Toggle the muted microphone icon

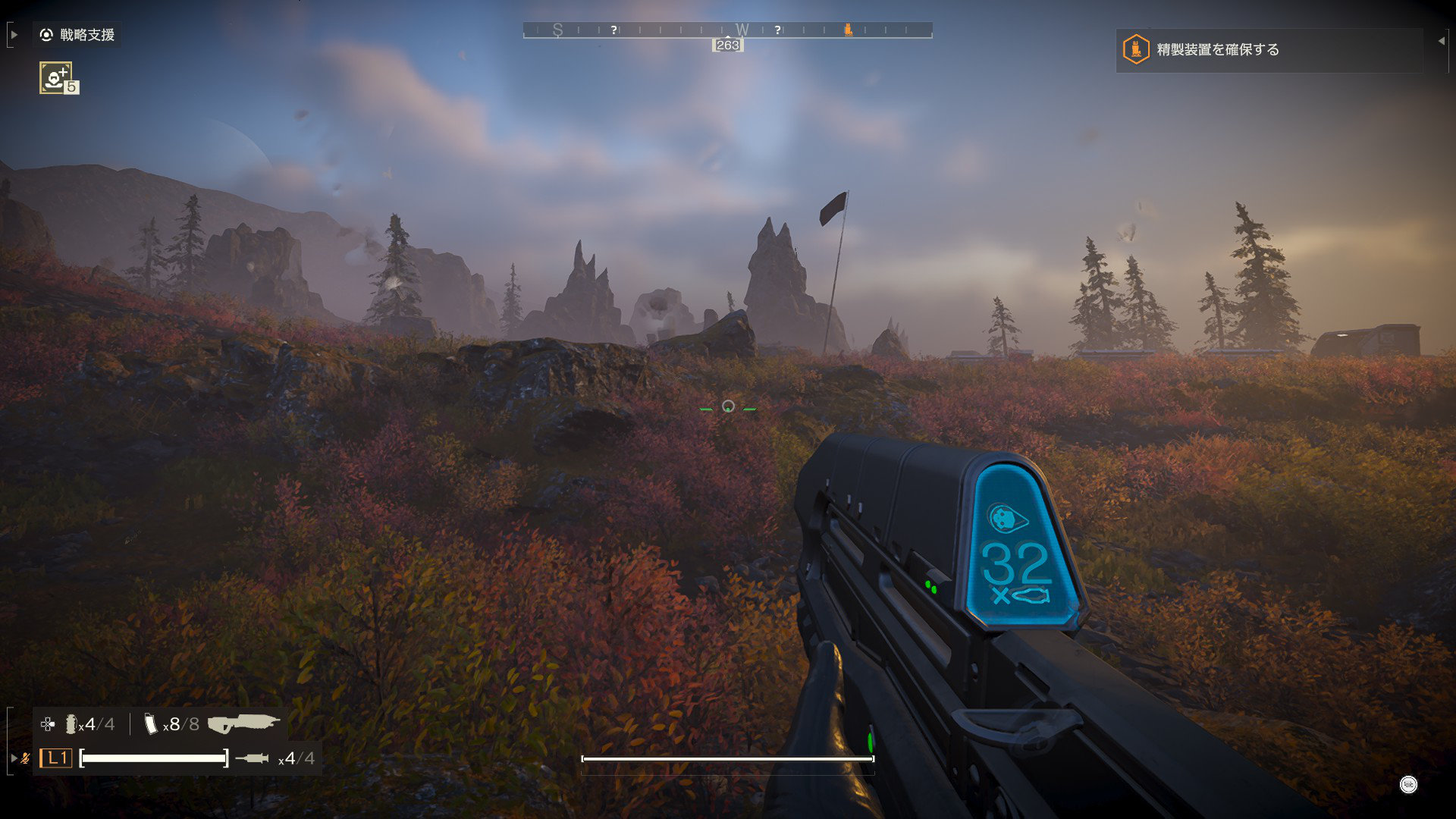point(26,758)
